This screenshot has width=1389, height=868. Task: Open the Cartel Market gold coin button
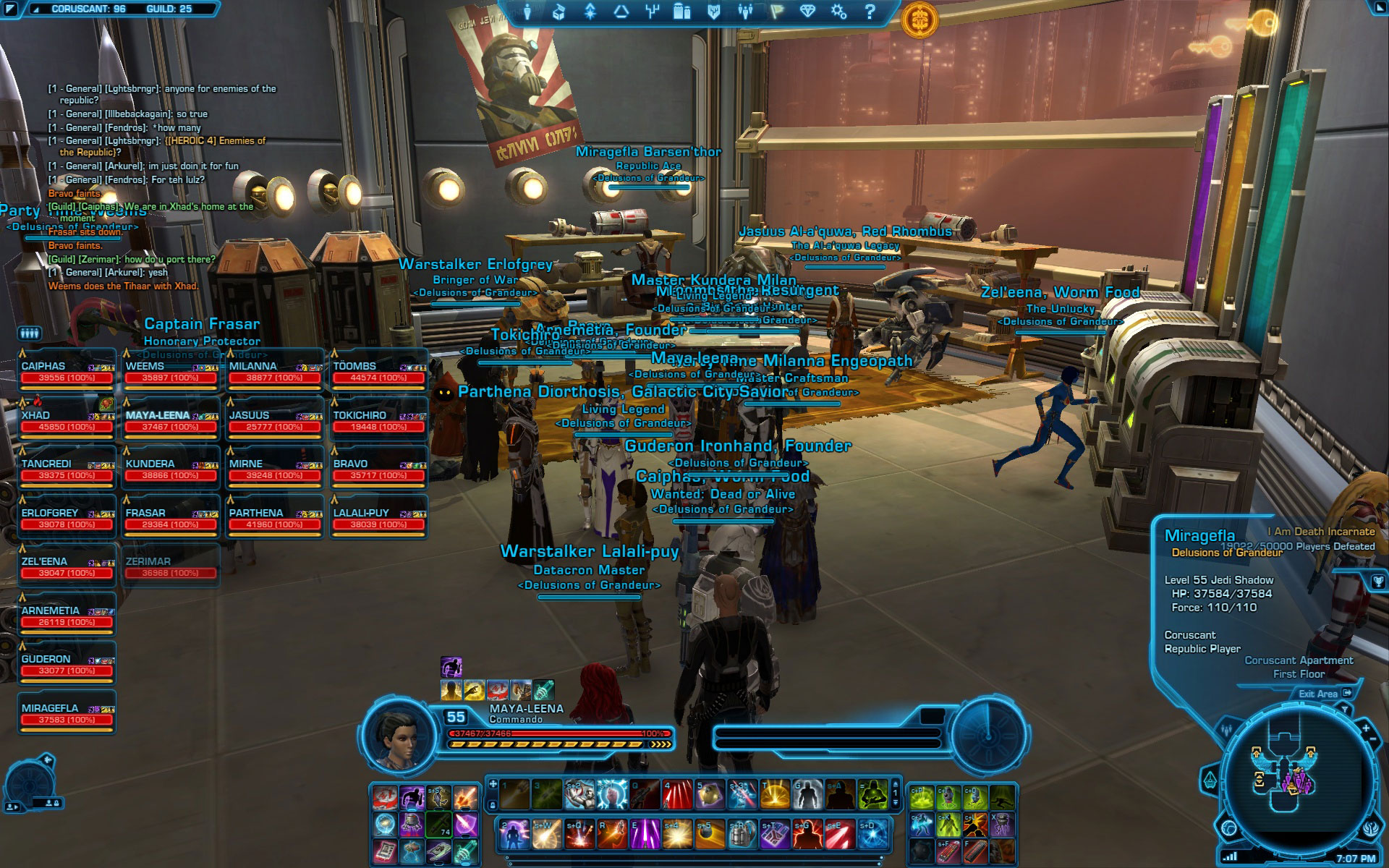919,18
